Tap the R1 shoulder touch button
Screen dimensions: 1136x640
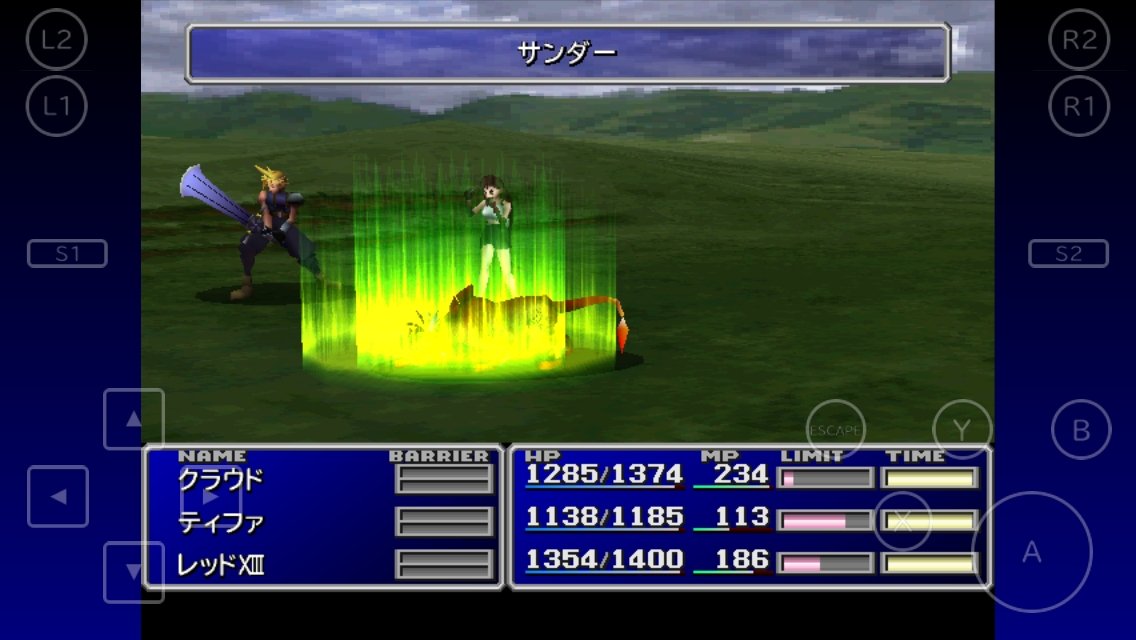click(x=1079, y=106)
